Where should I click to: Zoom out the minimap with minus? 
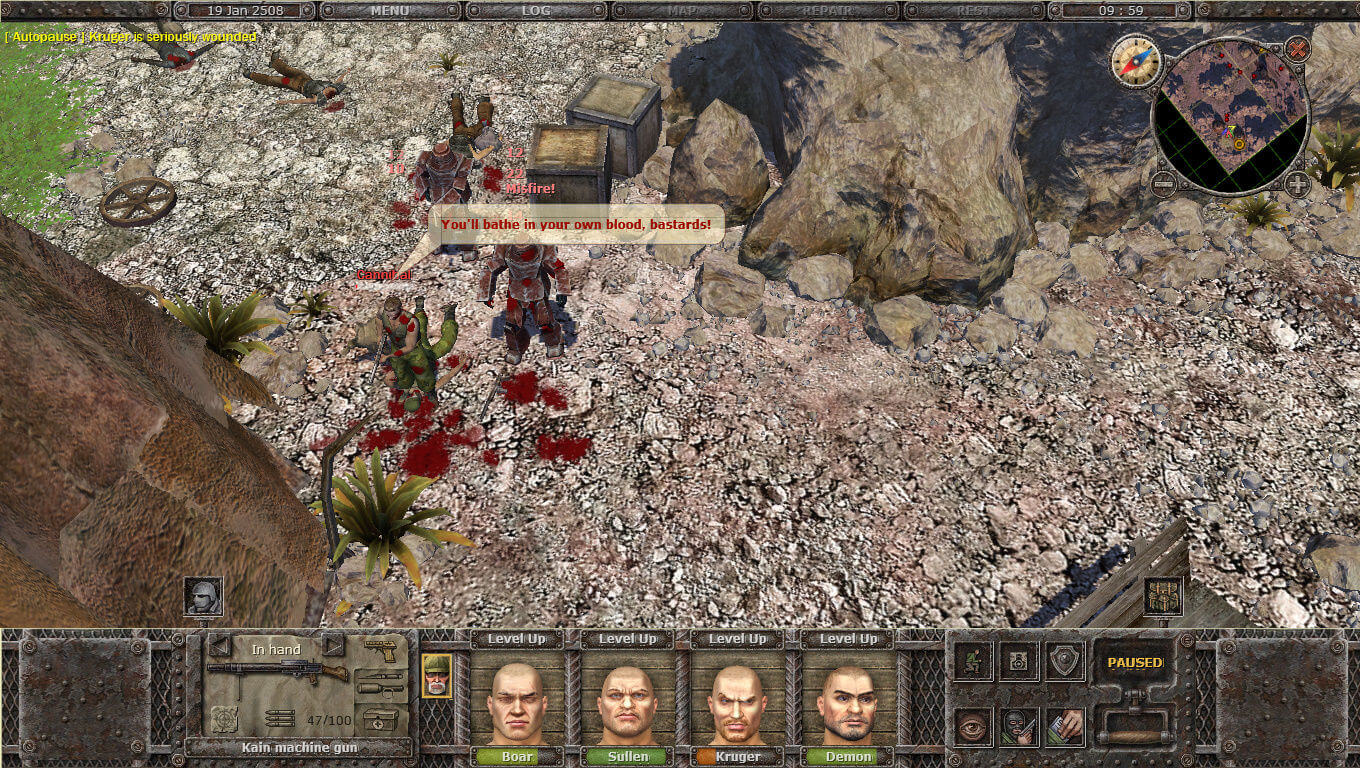(x=1162, y=184)
